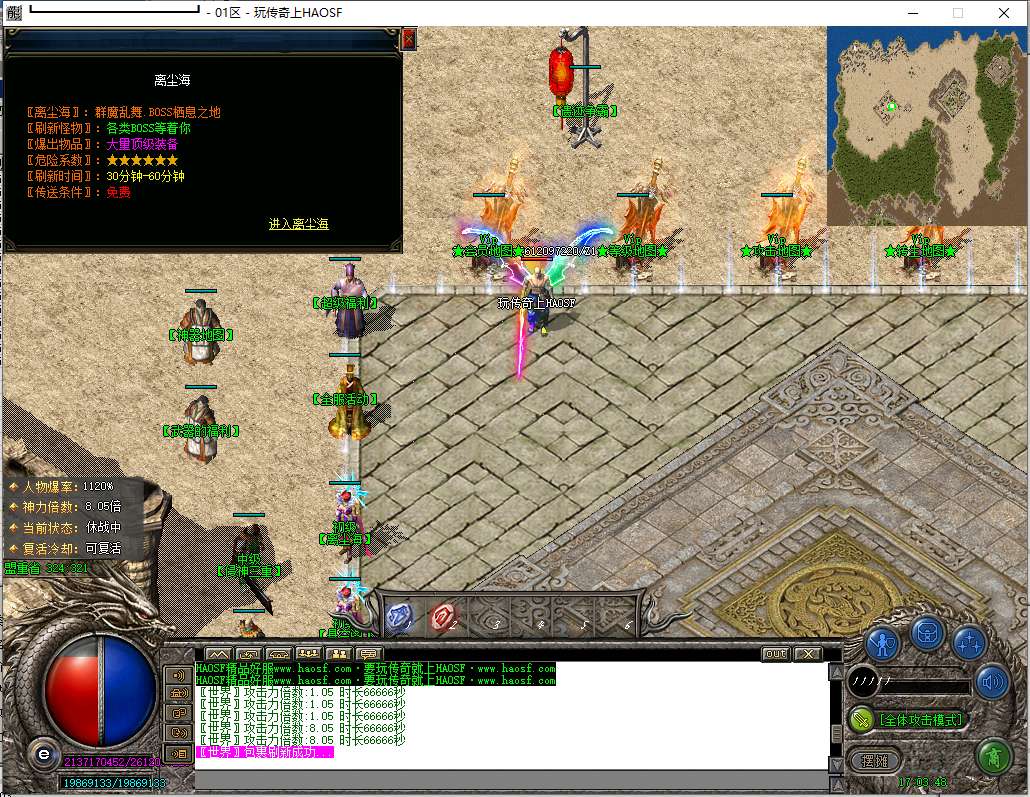Switch the 全体攻击模式 attack mode
Image resolution: width=1030 pixels, height=797 pixels.
pyautogui.click(x=908, y=719)
